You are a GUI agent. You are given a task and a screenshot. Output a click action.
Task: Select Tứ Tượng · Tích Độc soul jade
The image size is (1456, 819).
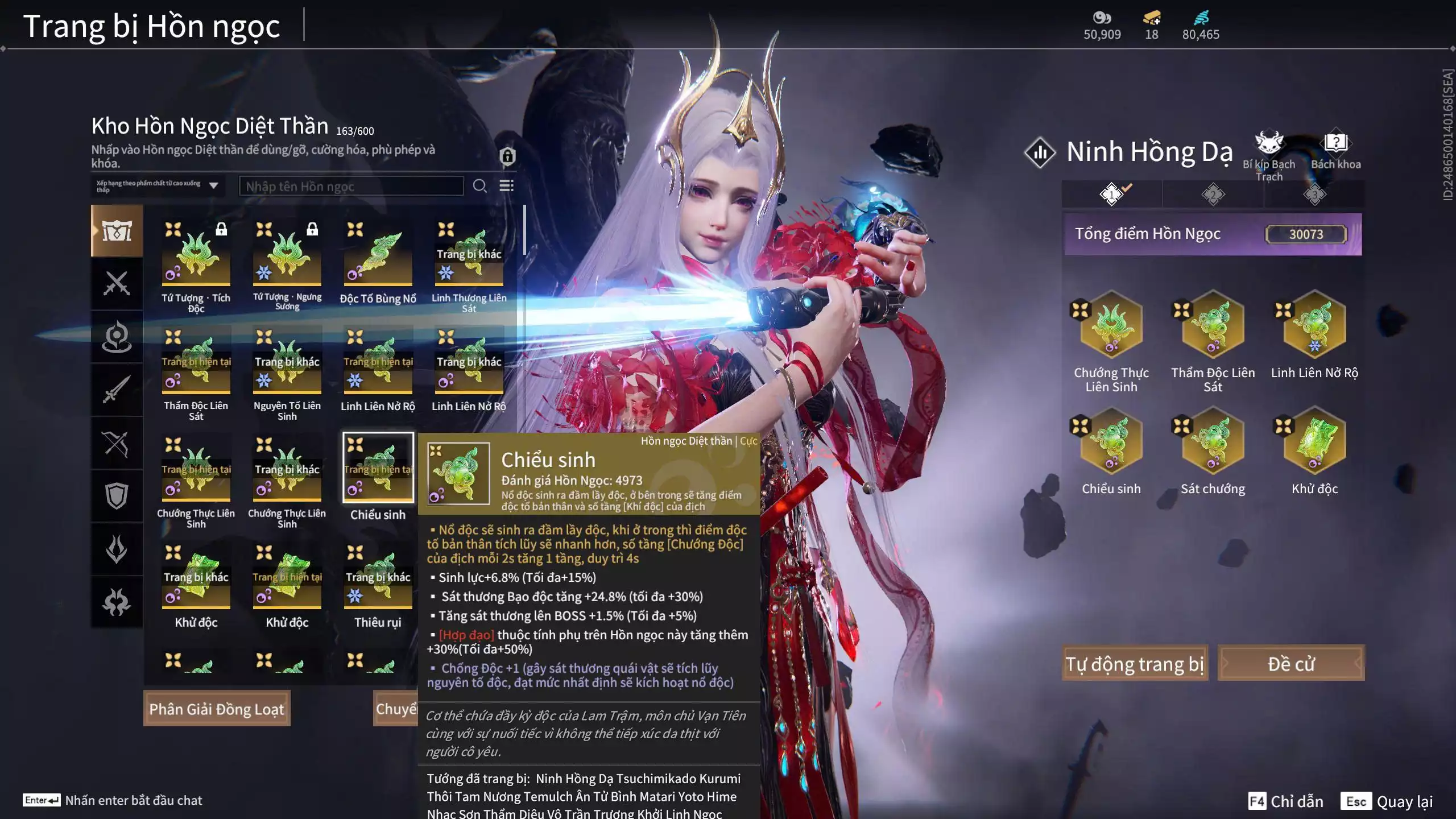click(x=196, y=255)
